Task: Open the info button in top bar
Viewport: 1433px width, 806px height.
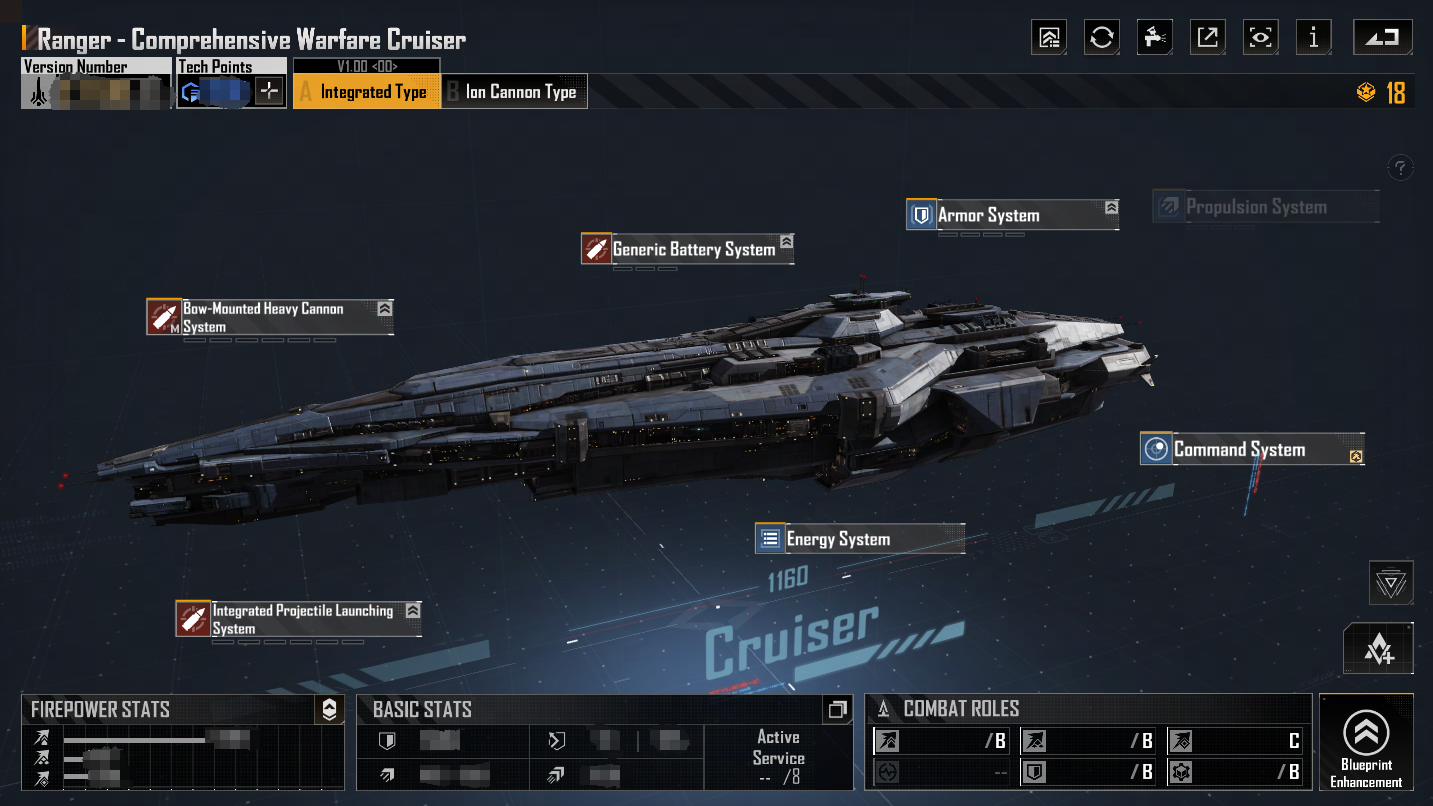Action: pyautogui.click(x=1313, y=38)
